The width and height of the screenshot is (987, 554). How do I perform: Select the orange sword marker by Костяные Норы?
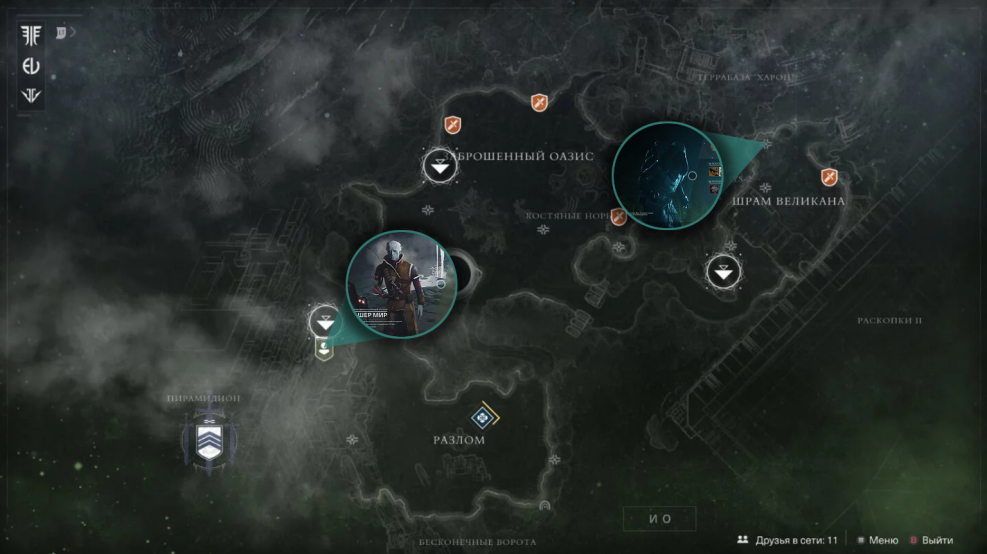pyautogui.click(x=619, y=216)
